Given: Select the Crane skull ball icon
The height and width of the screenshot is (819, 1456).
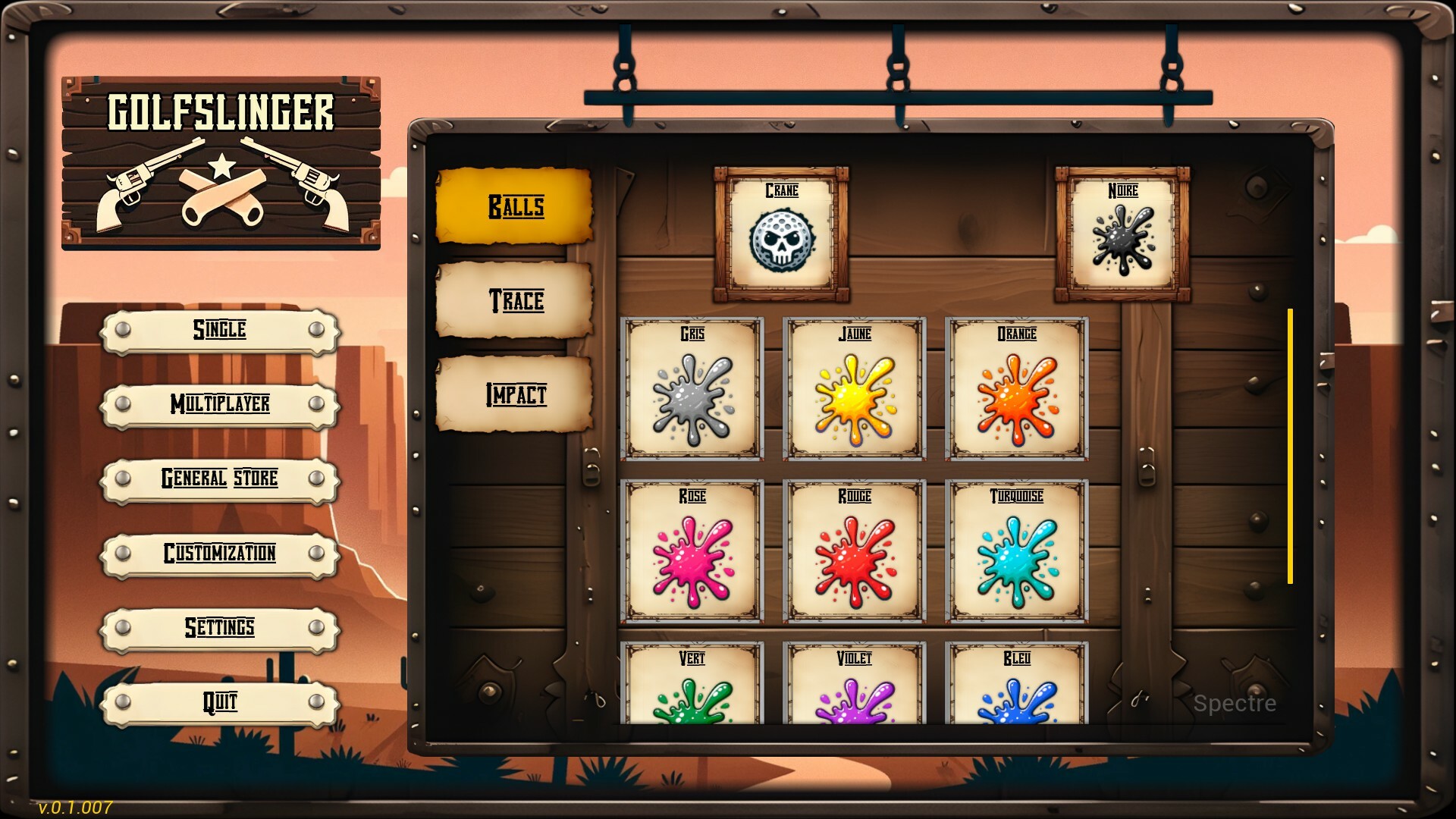Looking at the screenshot, I should [780, 239].
